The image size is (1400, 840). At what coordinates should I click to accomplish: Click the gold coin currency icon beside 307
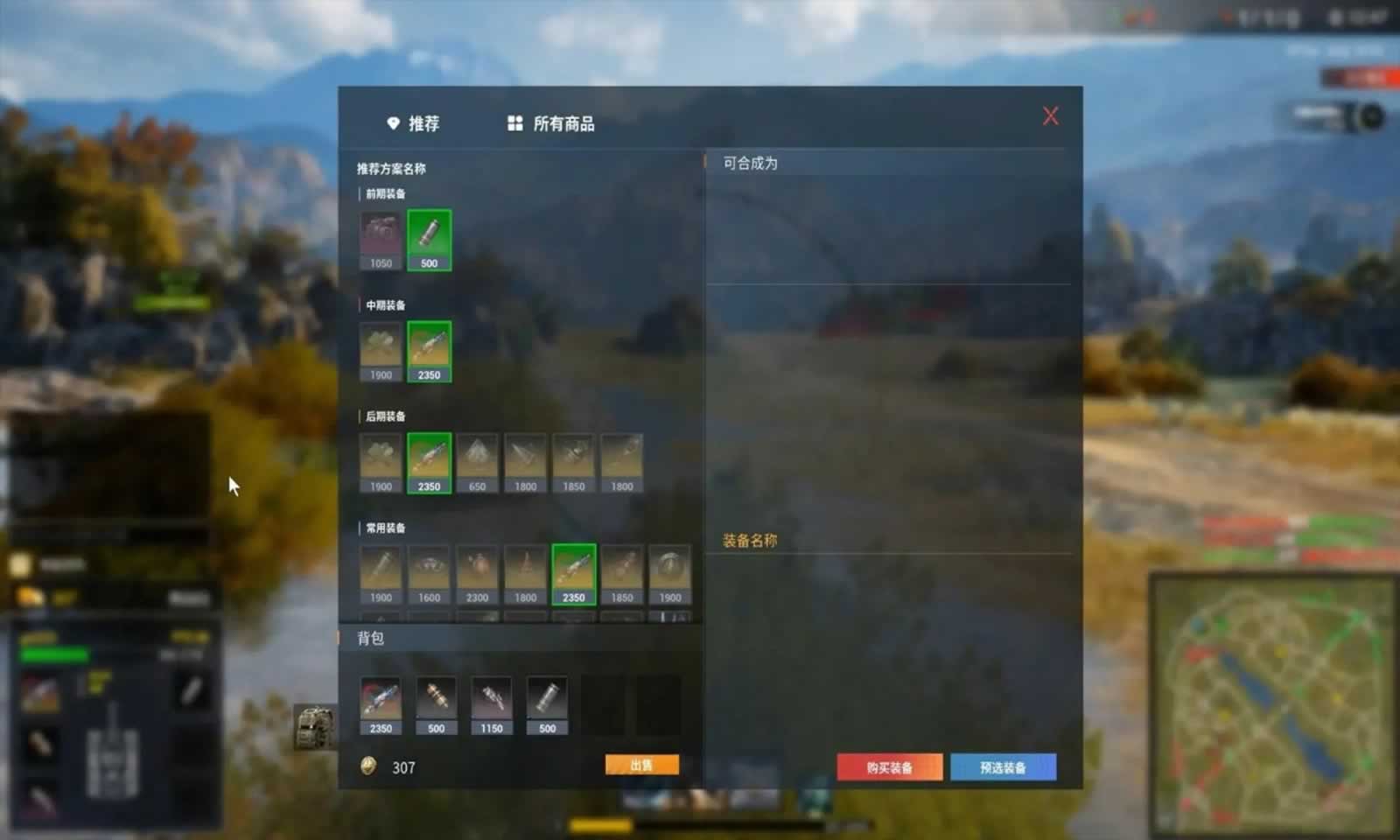(369, 767)
